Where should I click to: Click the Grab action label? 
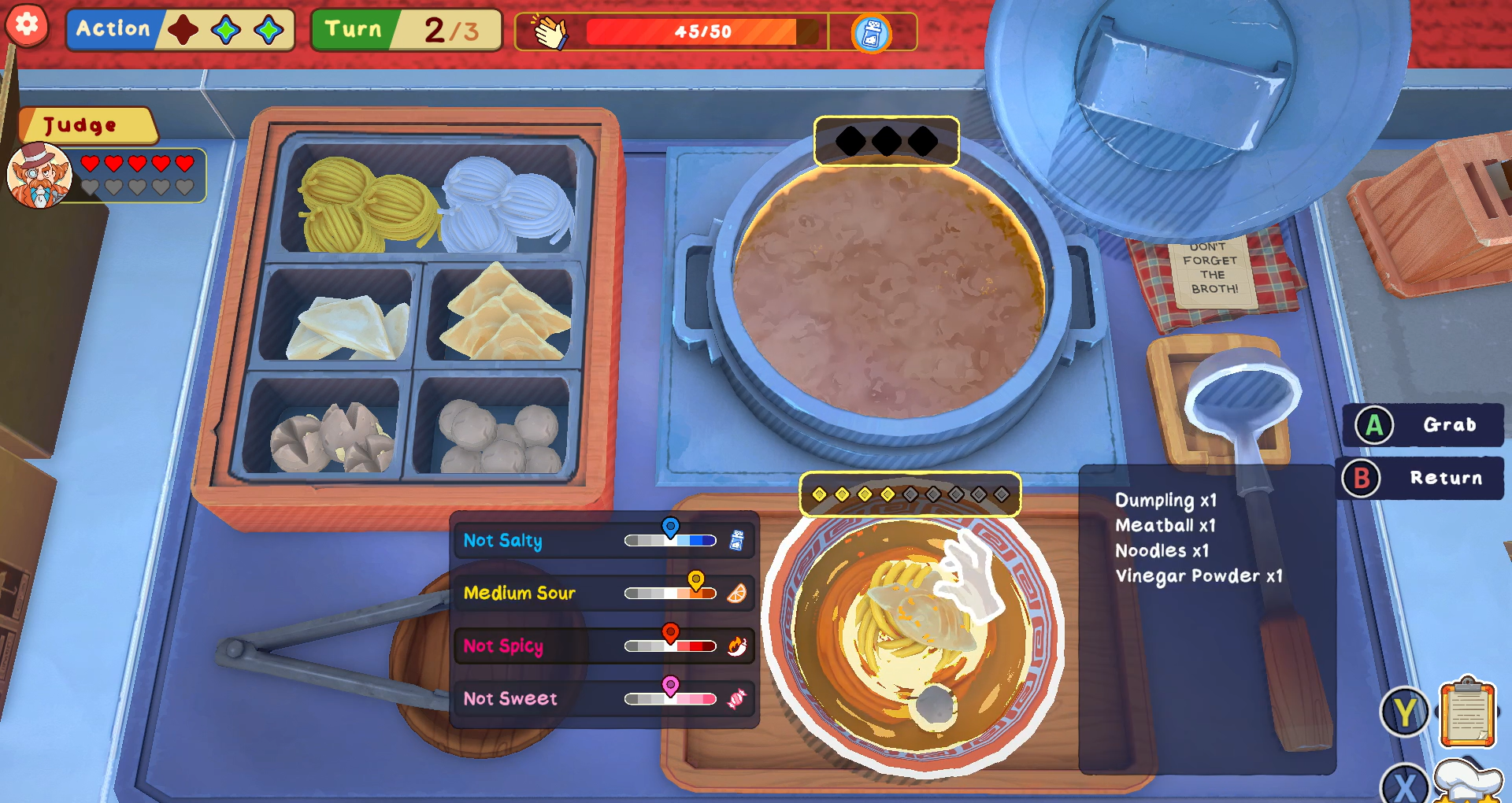(x=1449, y=425)
